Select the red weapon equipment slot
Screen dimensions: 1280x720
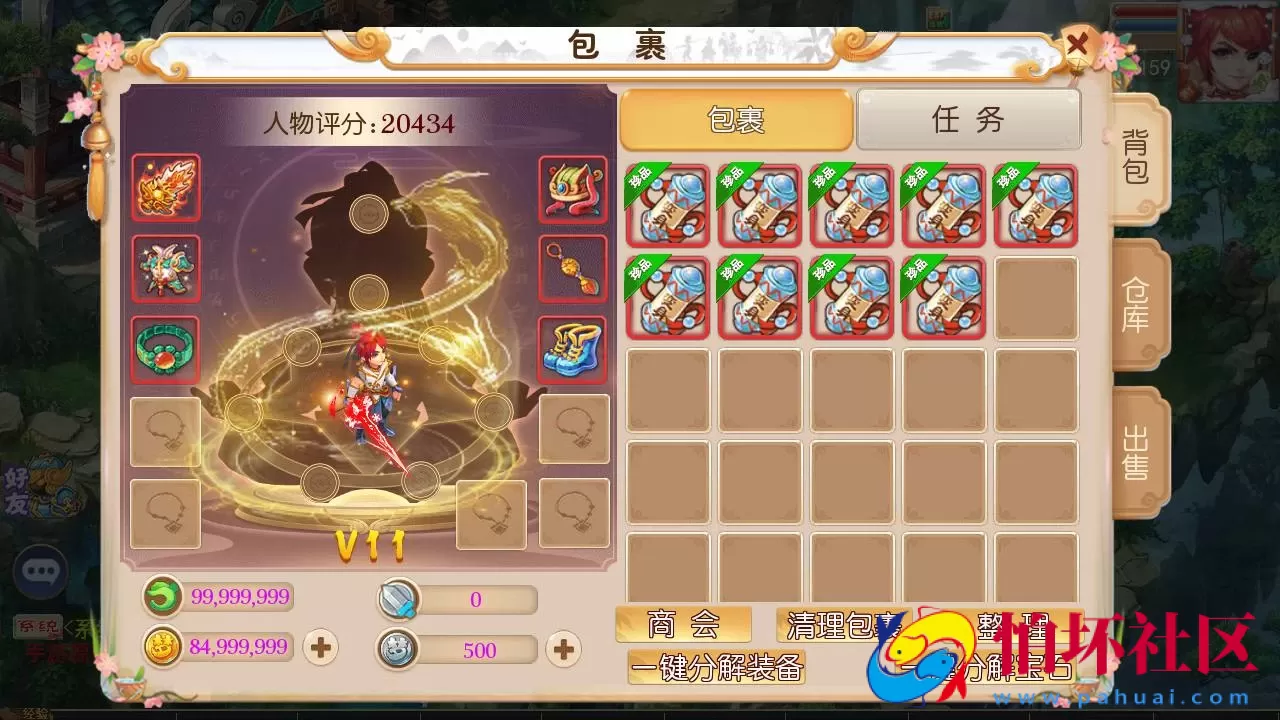[165, 189]
